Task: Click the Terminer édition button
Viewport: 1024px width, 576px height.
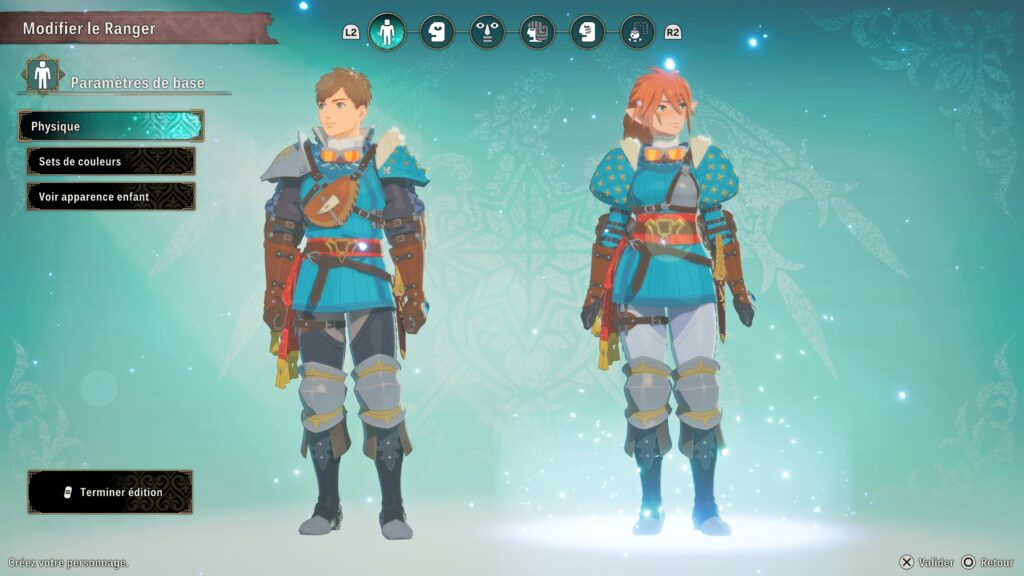Action: tap(110, 492)
